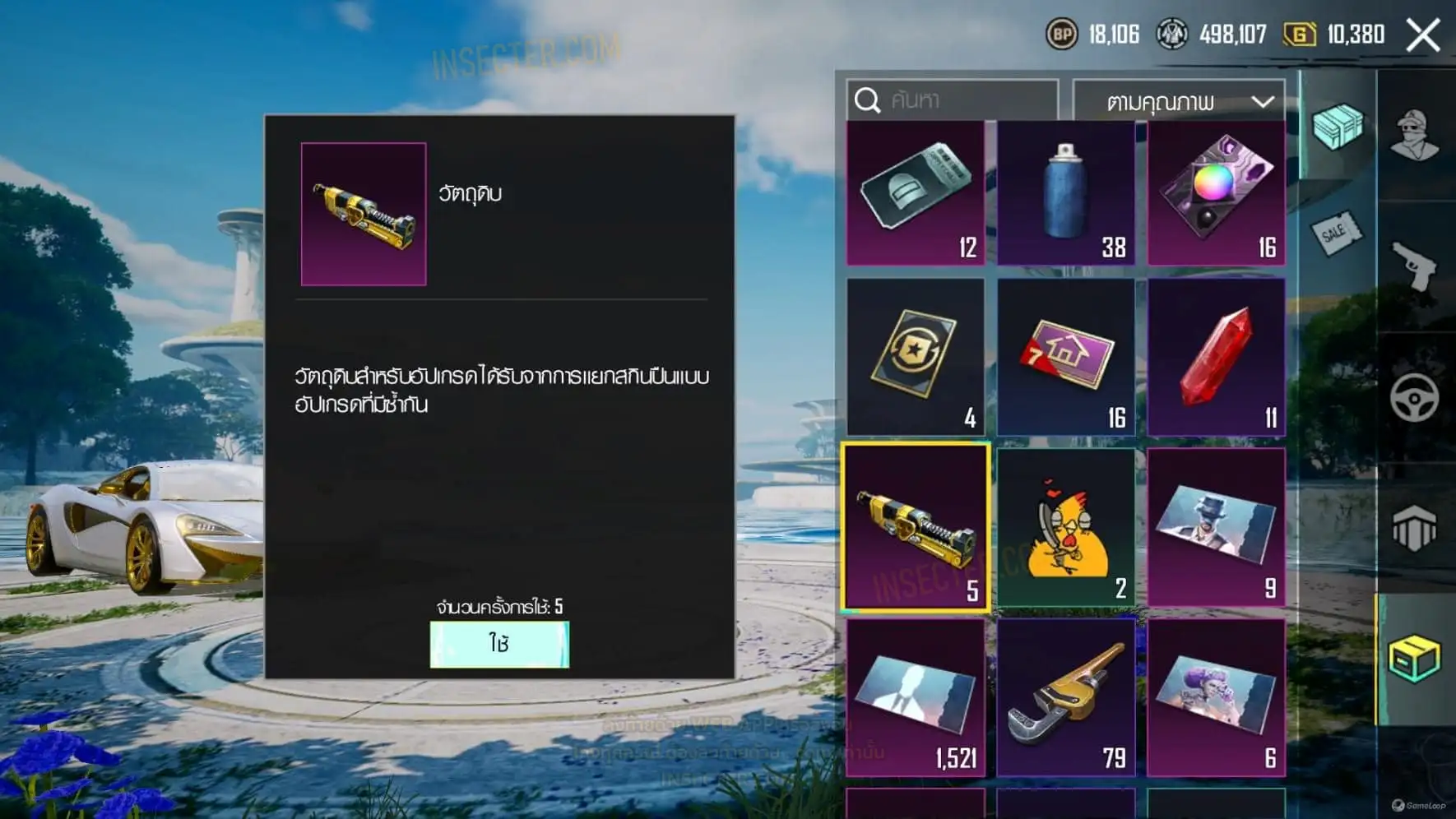The image size is (1456, 819).
Task: Open the steering wheel vehicles tab
Action: click(x=1415, y=398)
